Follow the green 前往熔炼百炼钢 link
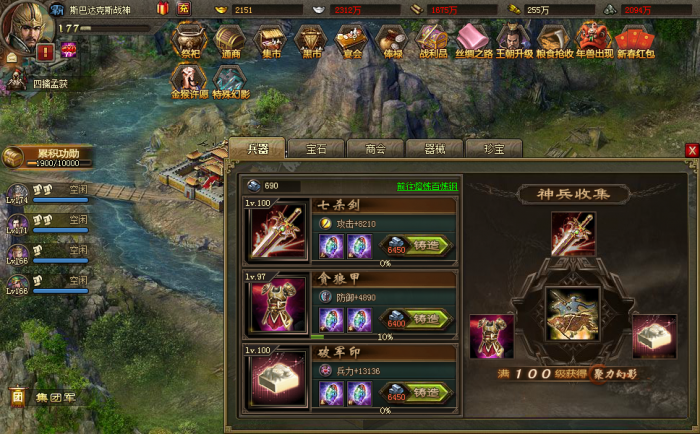Image resolution: width=700 pixels, height=434 pixels. point(427,186)
